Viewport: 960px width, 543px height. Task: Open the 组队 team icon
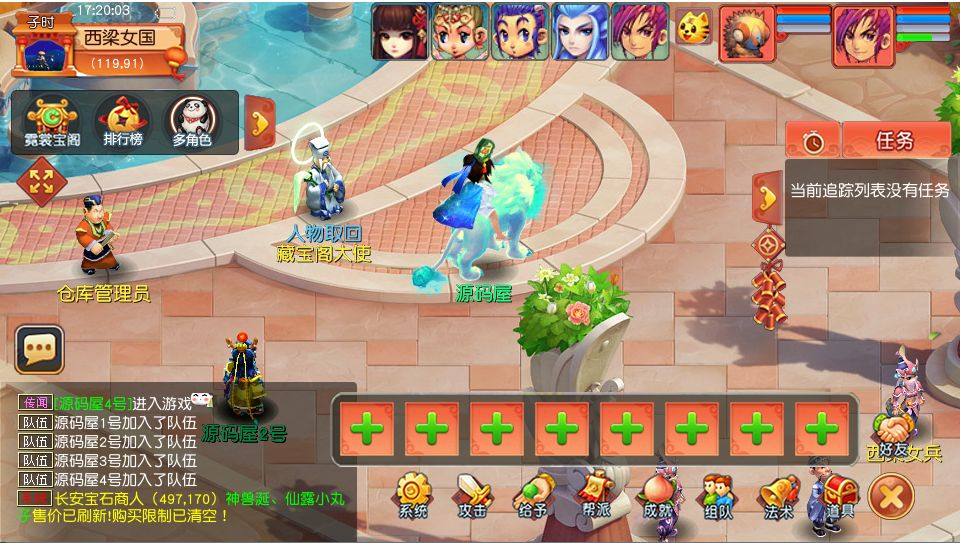(718, 495)
